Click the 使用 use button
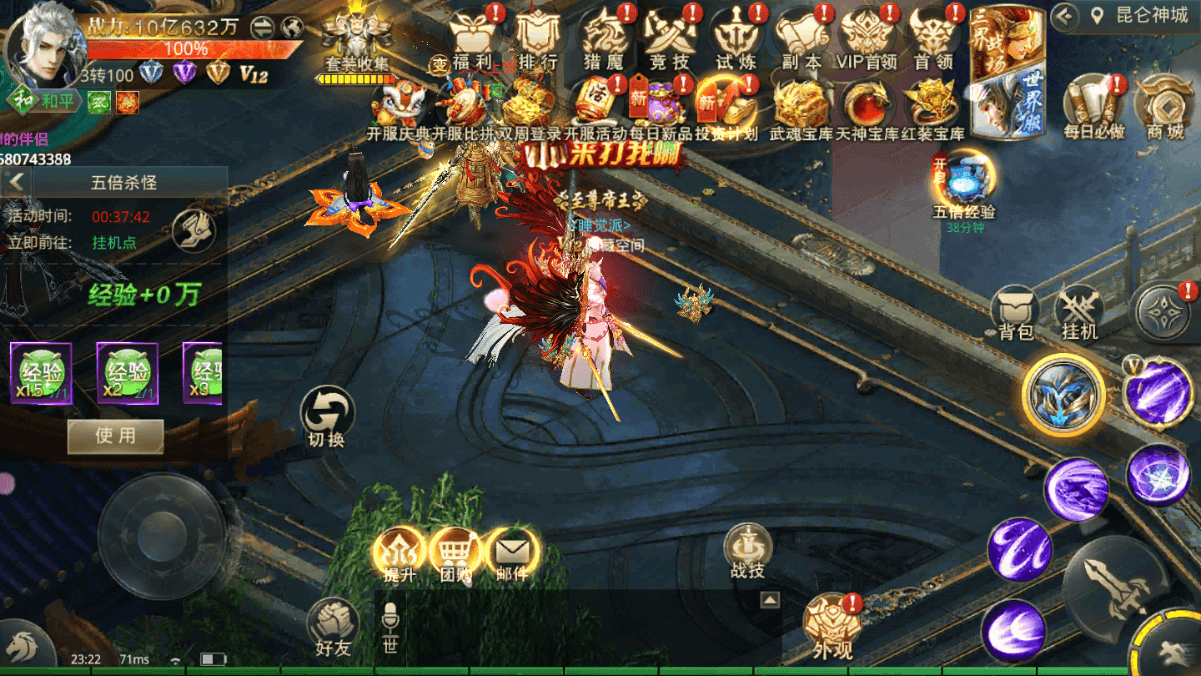1201x676 pixels. (115, 436)
